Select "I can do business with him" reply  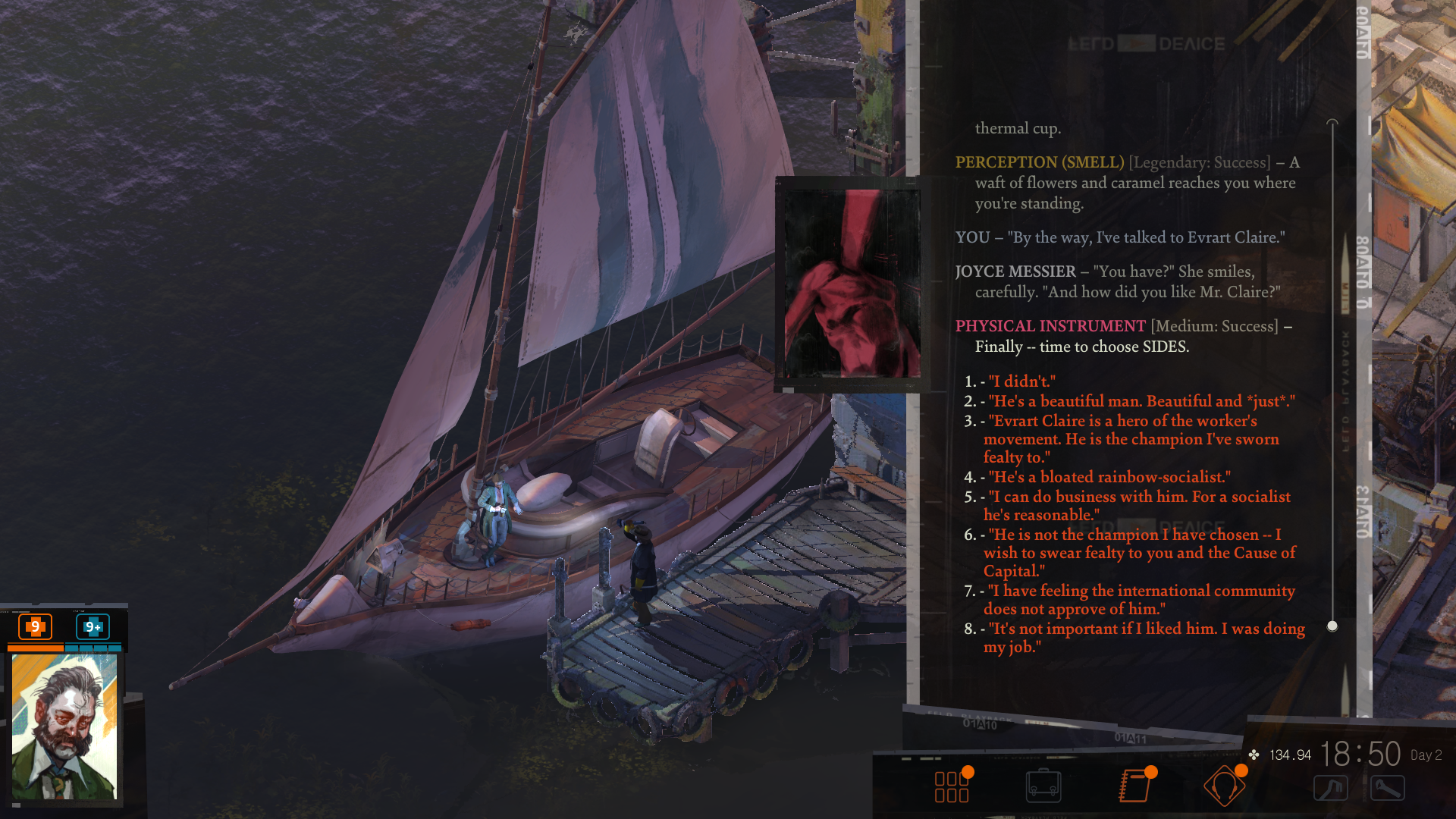tap(1137, 506)
